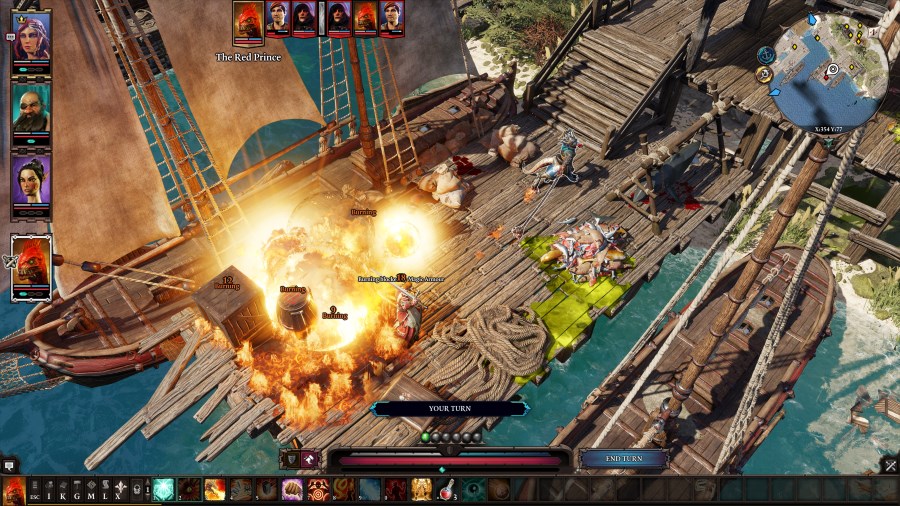Click The Red Prince in turn order
Viewport: 900px width, 506px height.
[x=248, y=20]
